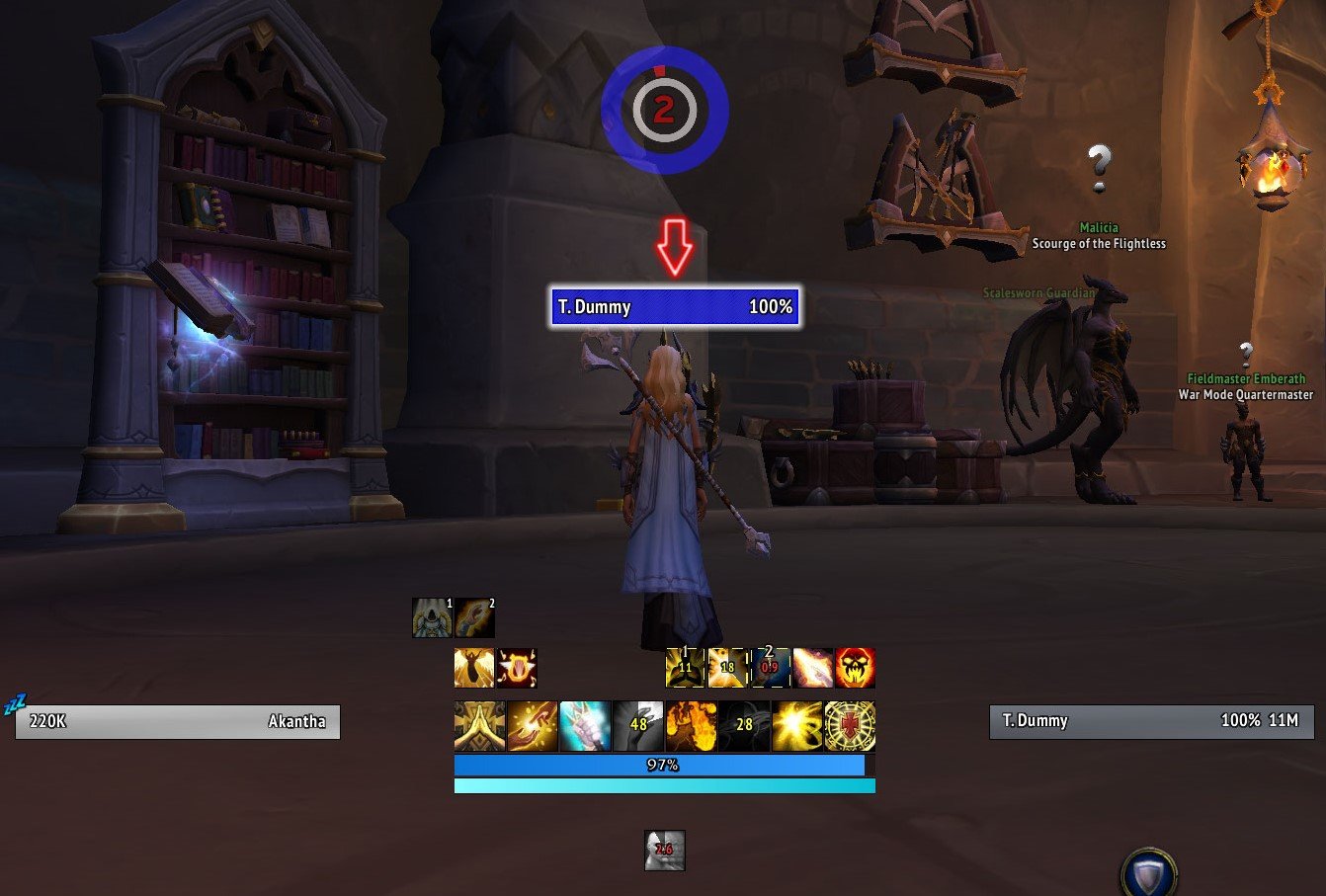Click the hand icon labeled 2 above the bars
The width and height of the screenshot is (1326, 896).
click(475, 618)
